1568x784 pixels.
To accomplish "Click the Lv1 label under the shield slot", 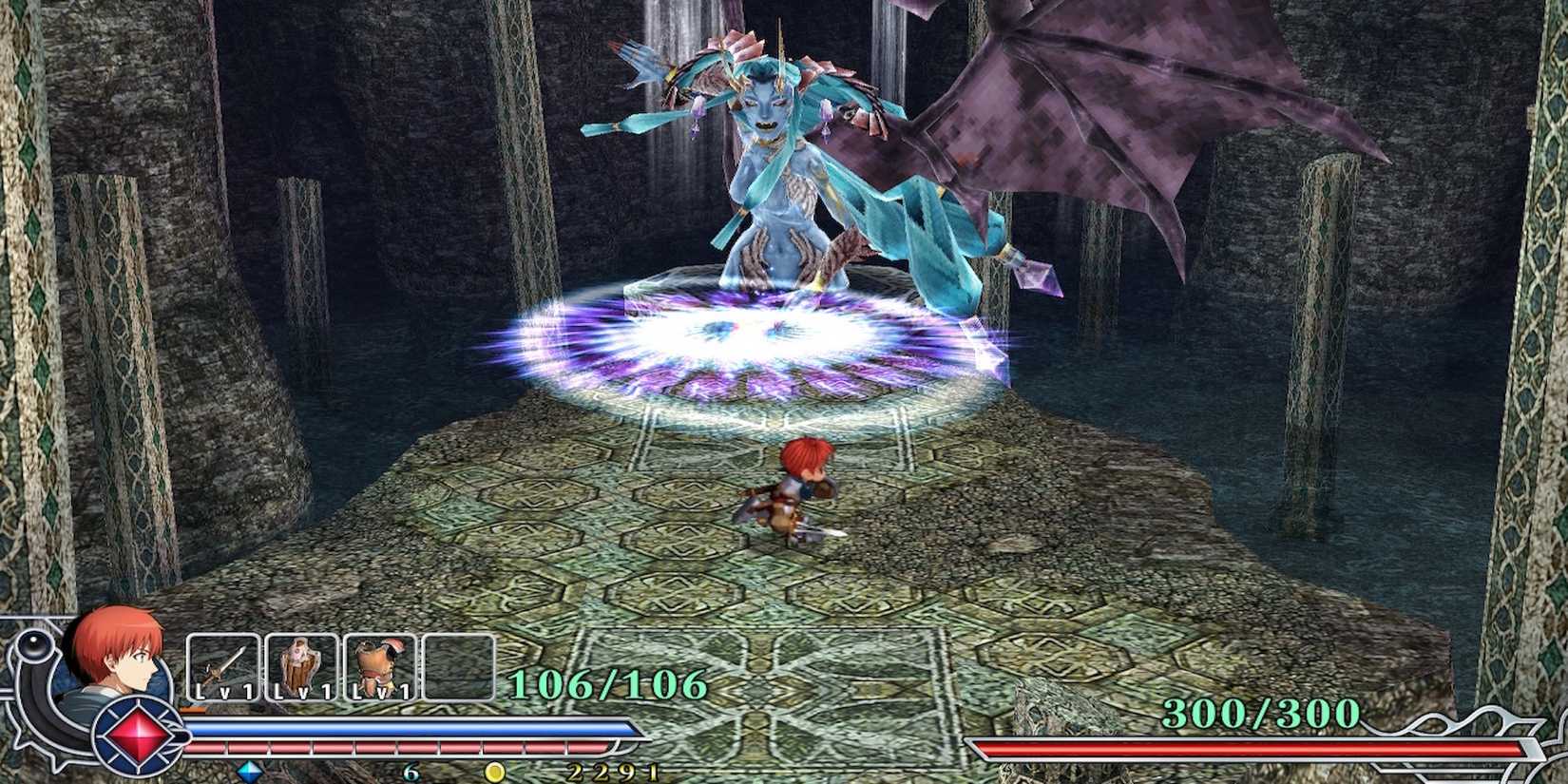I will (x=301, y=693).
